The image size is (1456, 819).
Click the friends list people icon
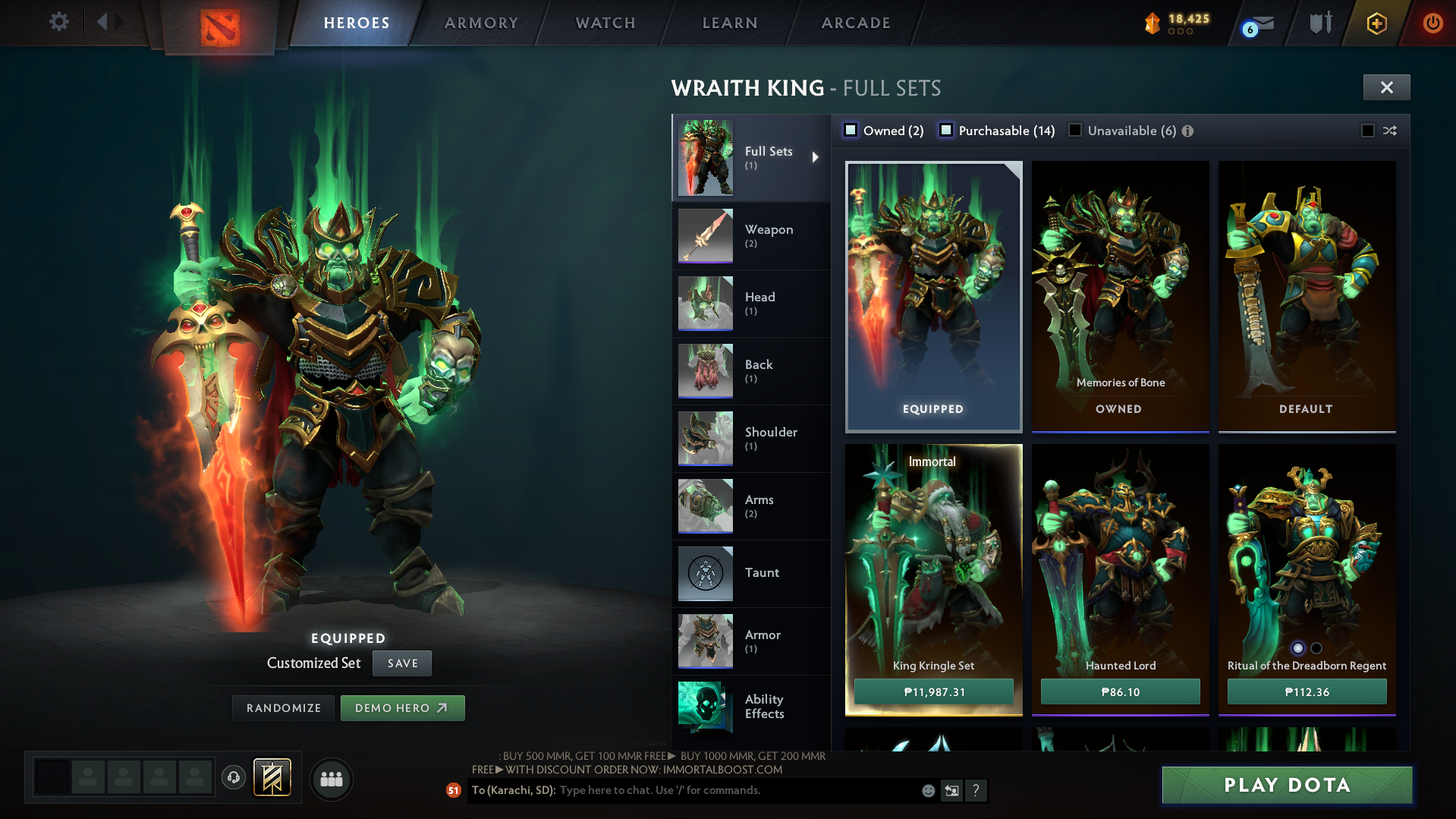(x=331, y=779)
